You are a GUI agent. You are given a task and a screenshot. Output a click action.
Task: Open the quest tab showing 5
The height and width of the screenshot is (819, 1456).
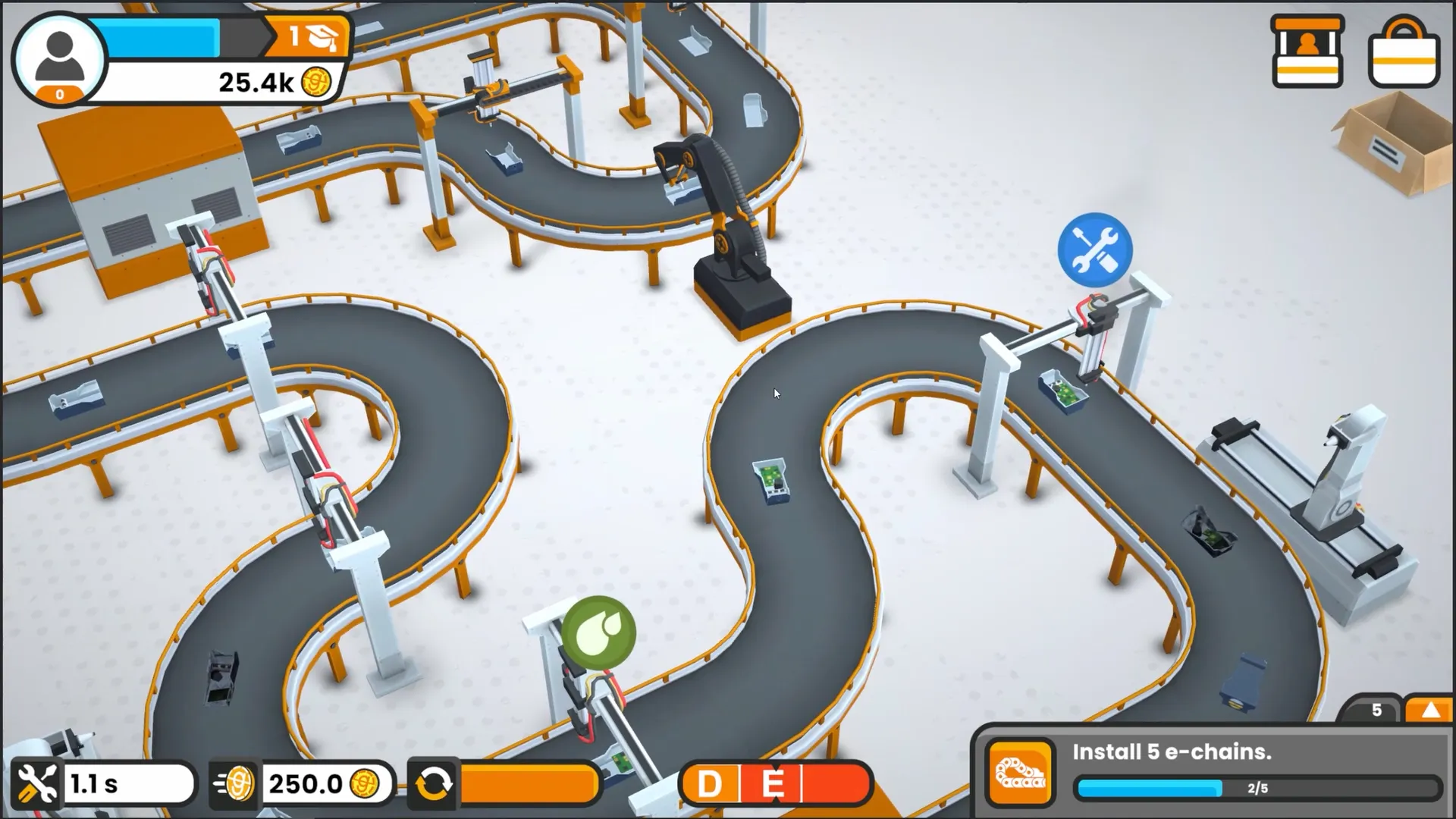[x=1376, y=710]
